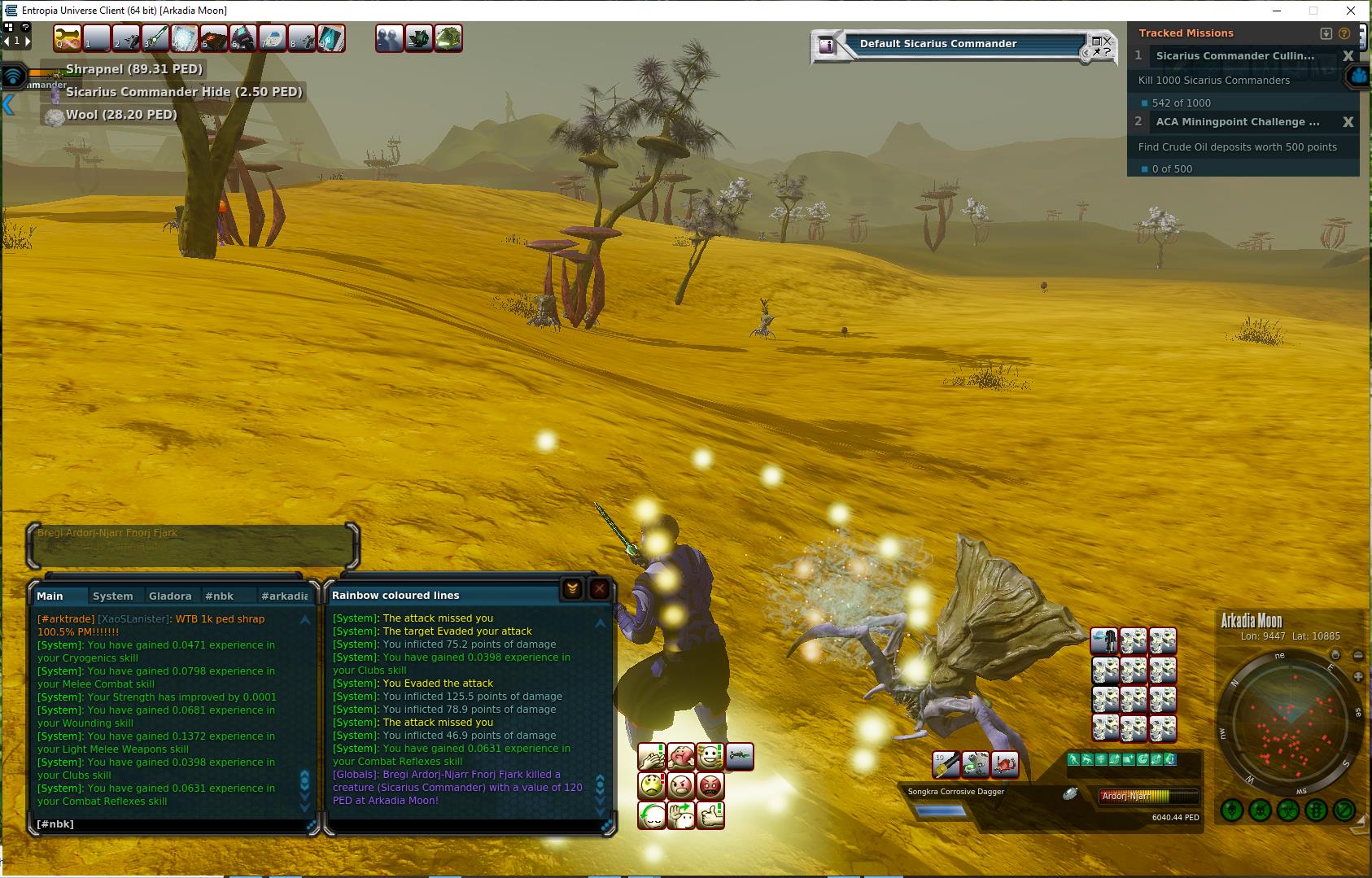Click the chat input field labeled [#nbk]
1372x878 pixels.
163,823
